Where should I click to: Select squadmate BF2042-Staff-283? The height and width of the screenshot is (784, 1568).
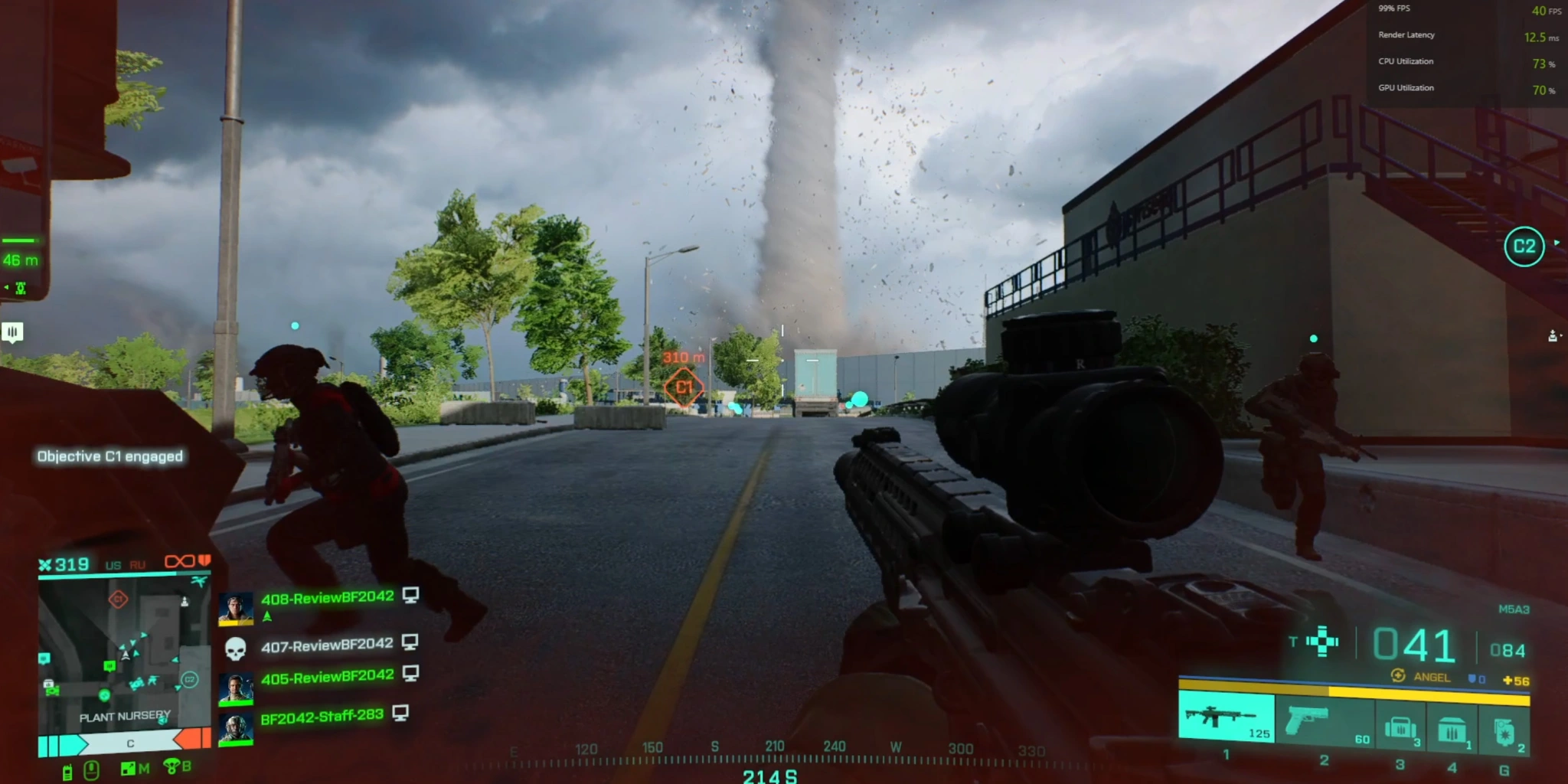[322, 717]
